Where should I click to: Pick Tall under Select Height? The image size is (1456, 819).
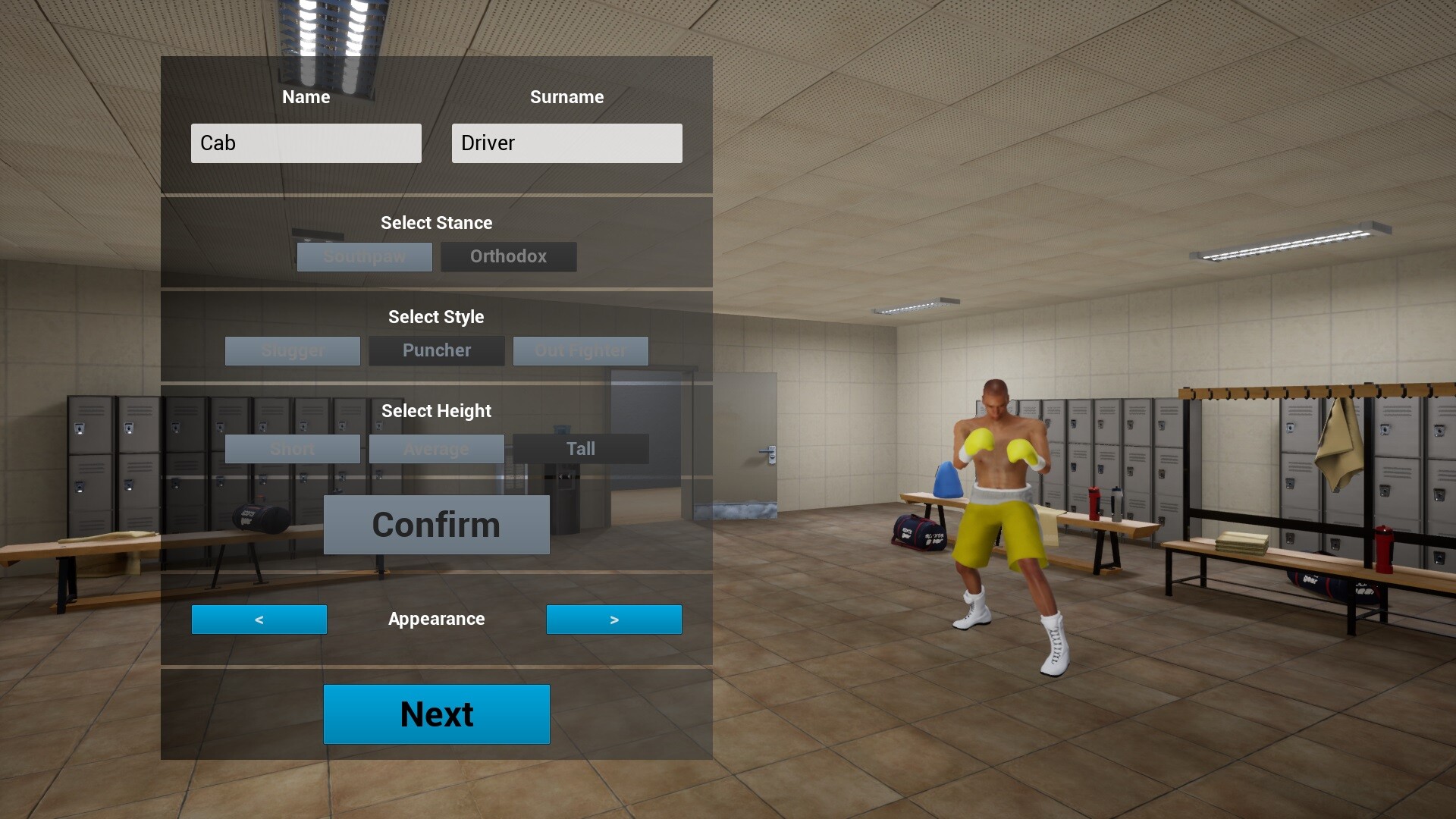tap(581, 448)
